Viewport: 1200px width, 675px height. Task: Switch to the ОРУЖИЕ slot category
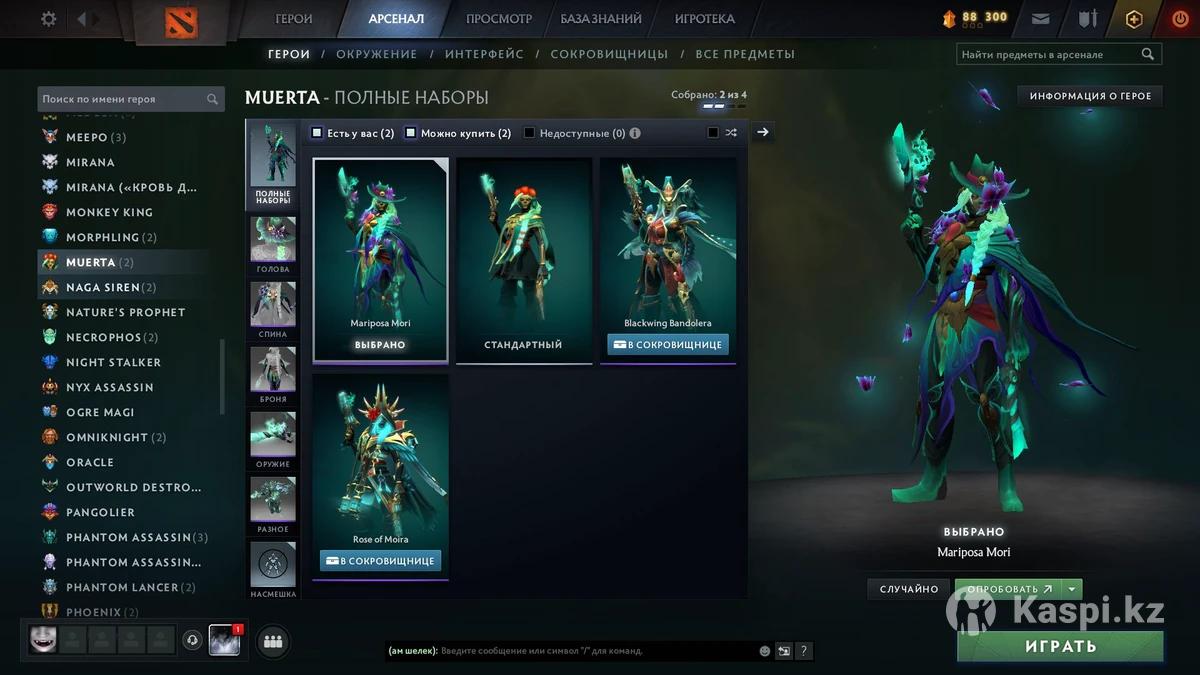tap(272, 441)
